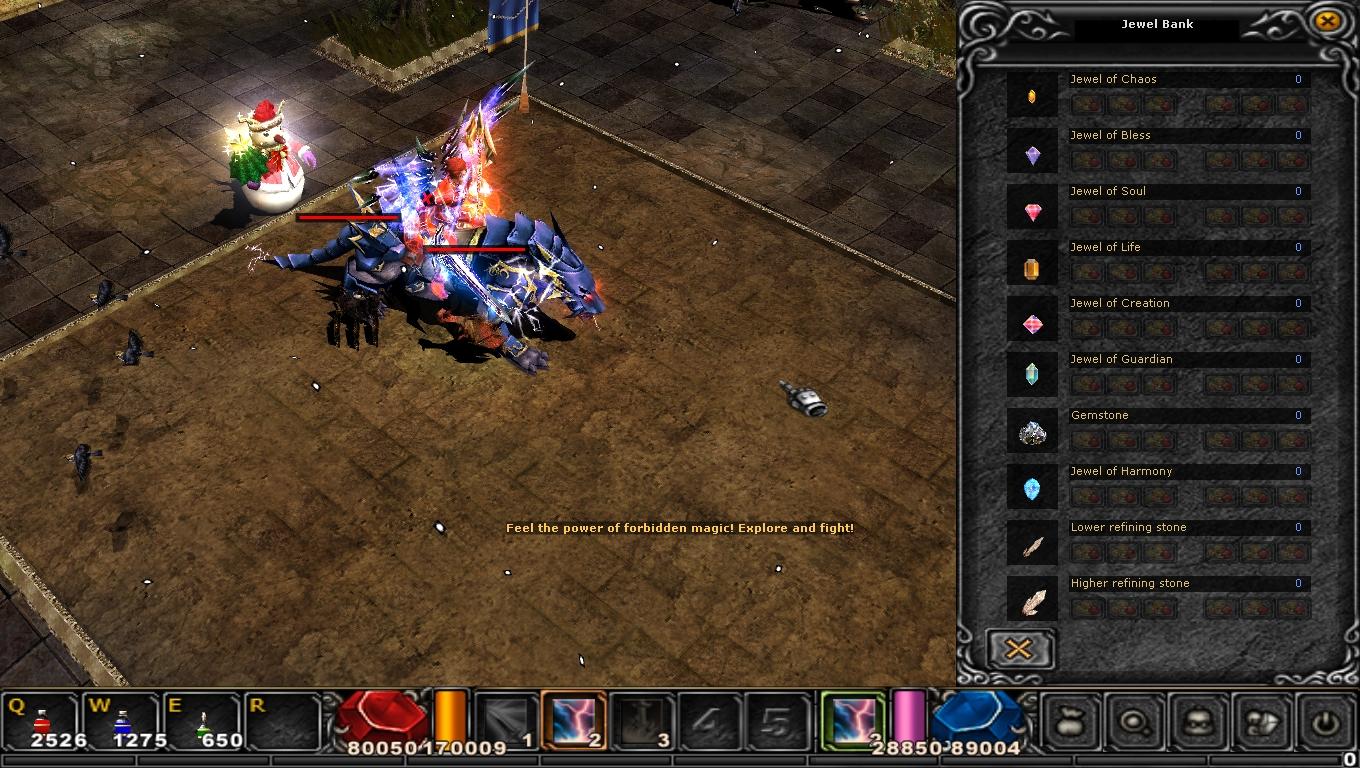Click the large X button below the jewel list
1360x768 pixels.
[1018, 649]
